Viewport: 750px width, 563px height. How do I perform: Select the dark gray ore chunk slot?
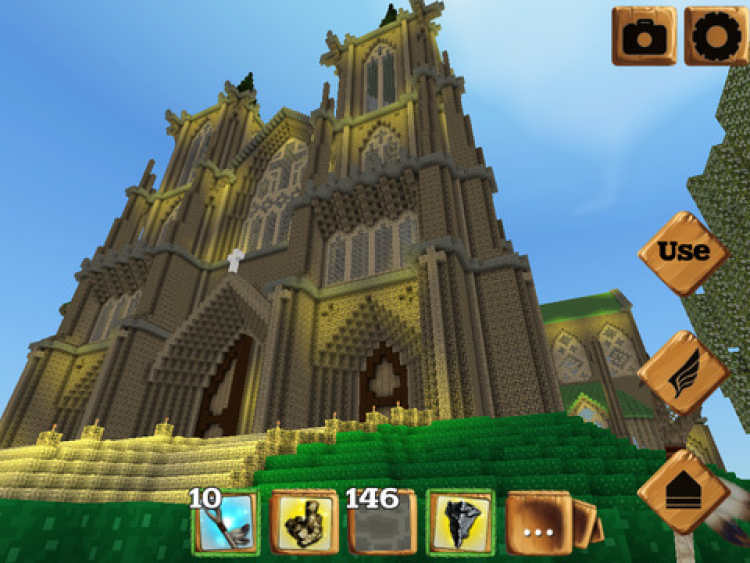(460, 521)
